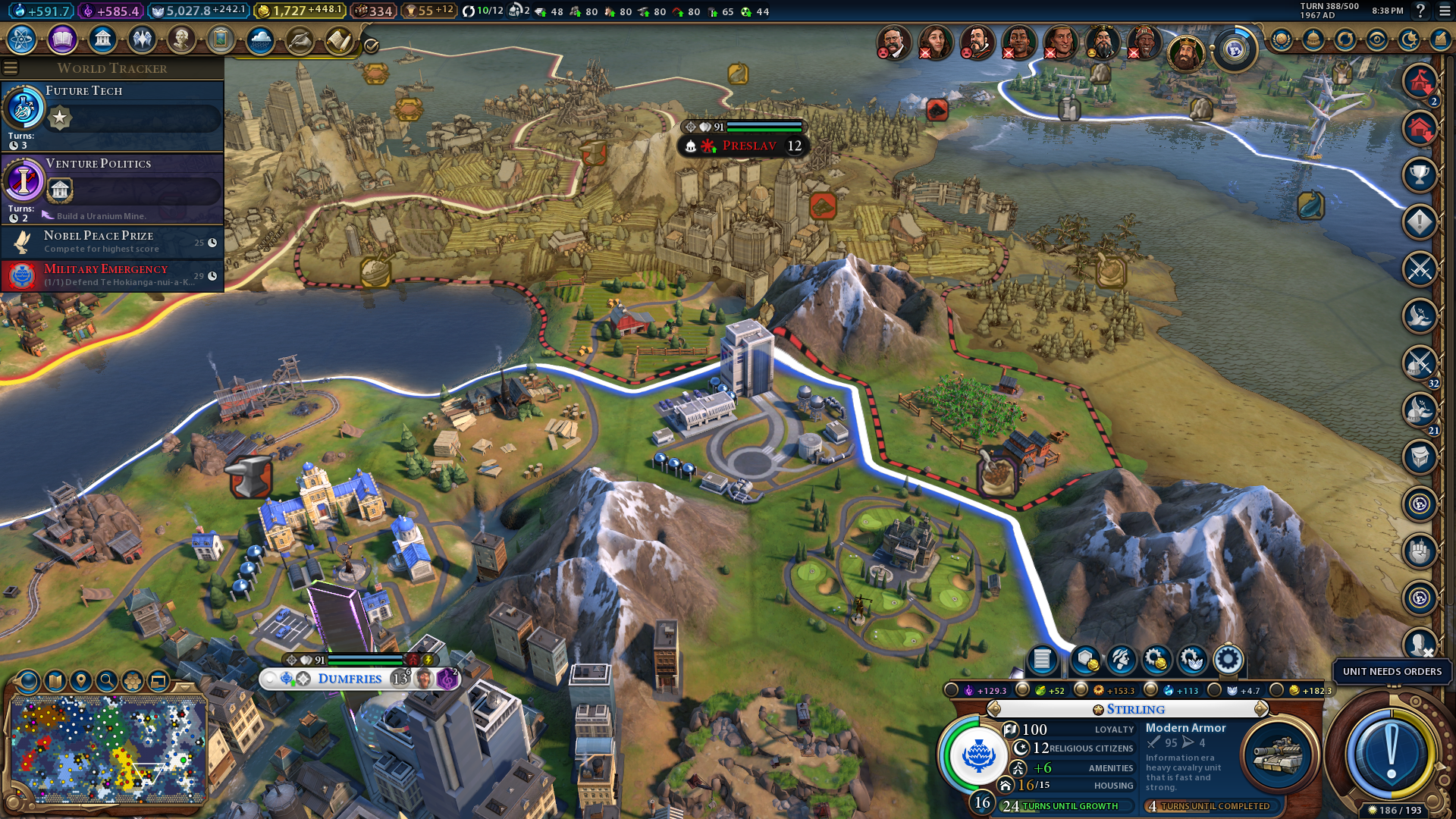Open the civics tree button

click(62, 39)
